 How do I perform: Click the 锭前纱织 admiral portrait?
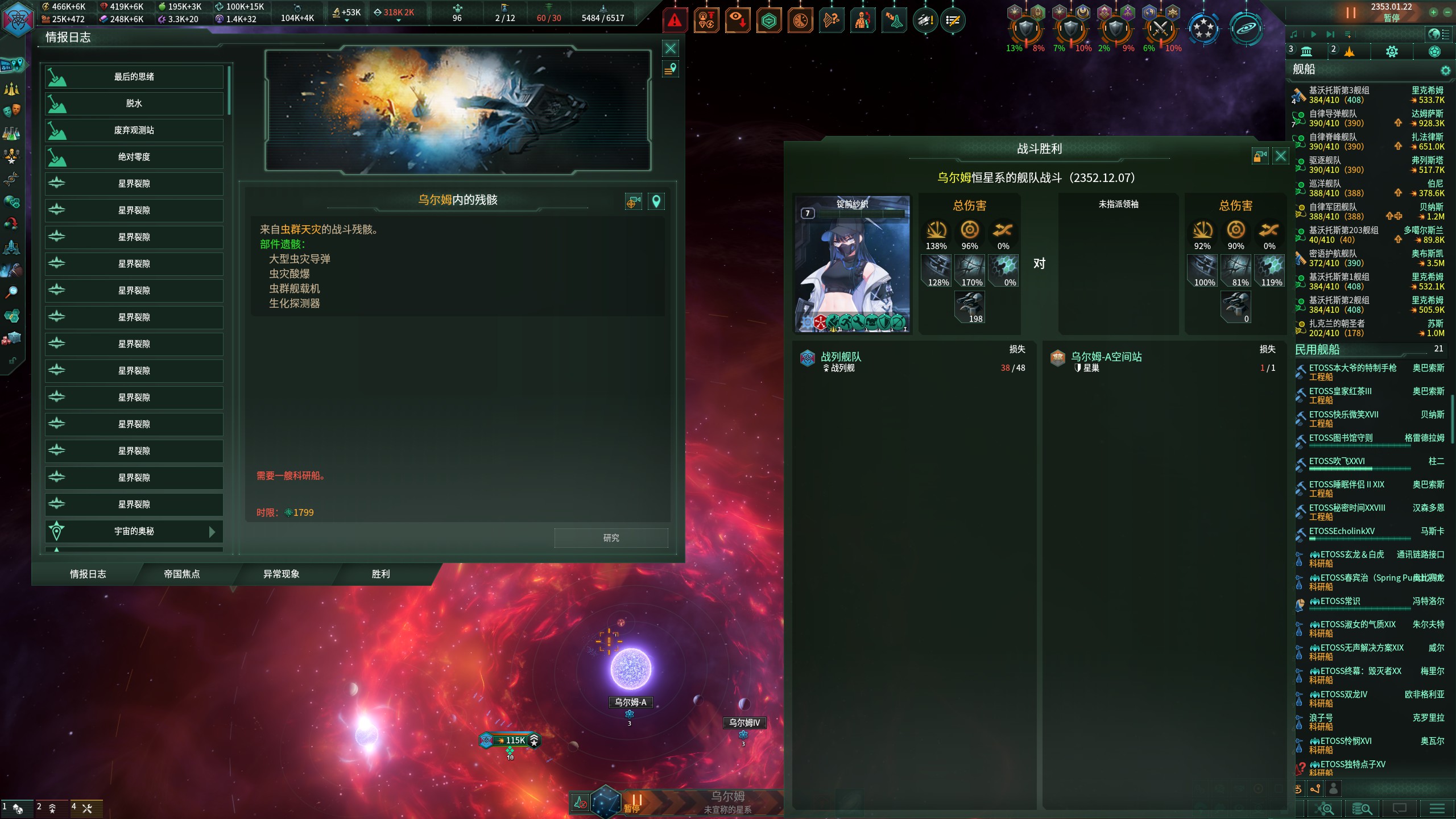(x=851, y=264)
